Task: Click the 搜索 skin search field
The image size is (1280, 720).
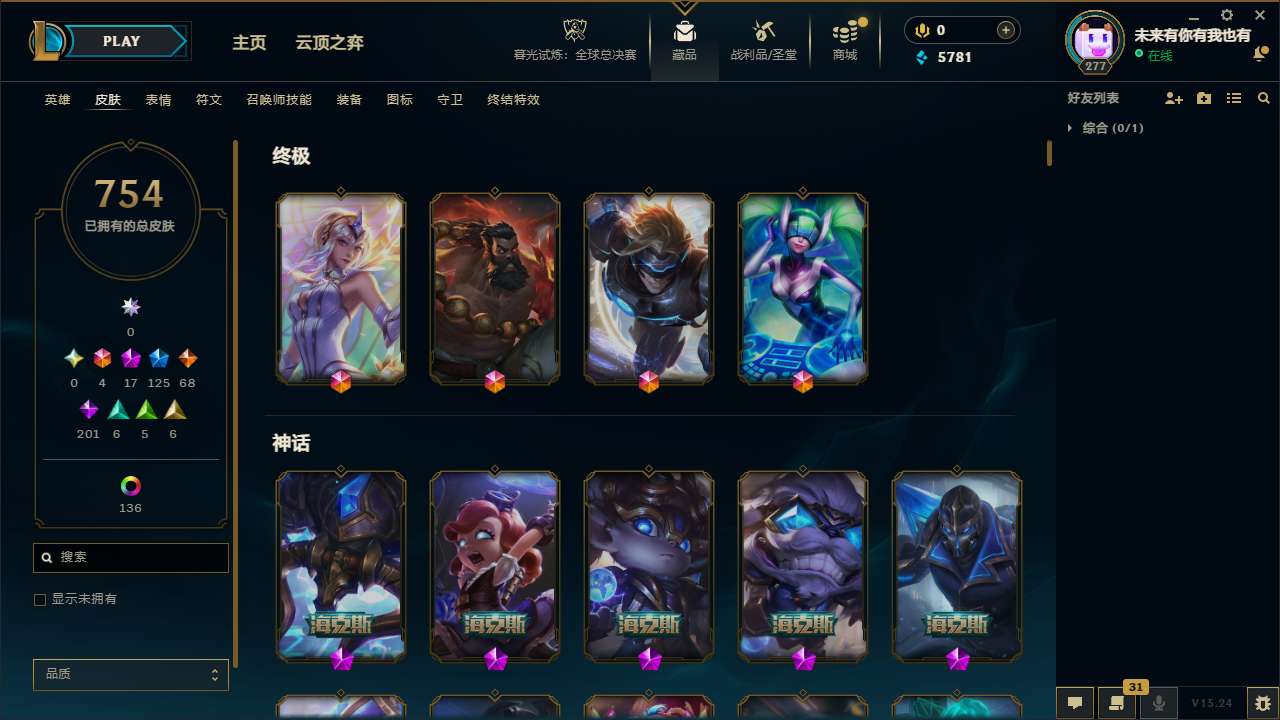Action: pos(130,557)
